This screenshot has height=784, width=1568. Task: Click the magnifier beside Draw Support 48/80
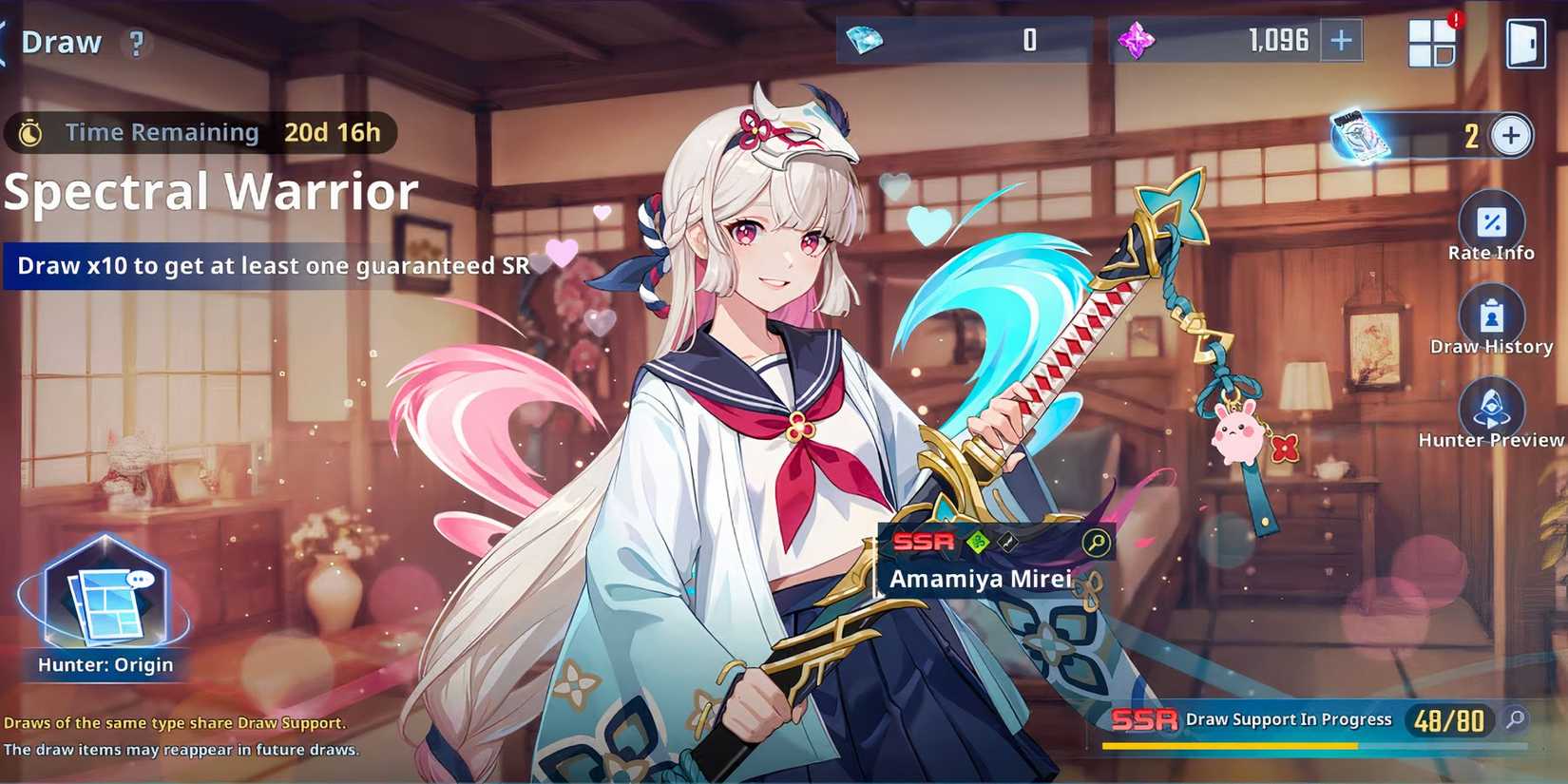(1516, 720)
